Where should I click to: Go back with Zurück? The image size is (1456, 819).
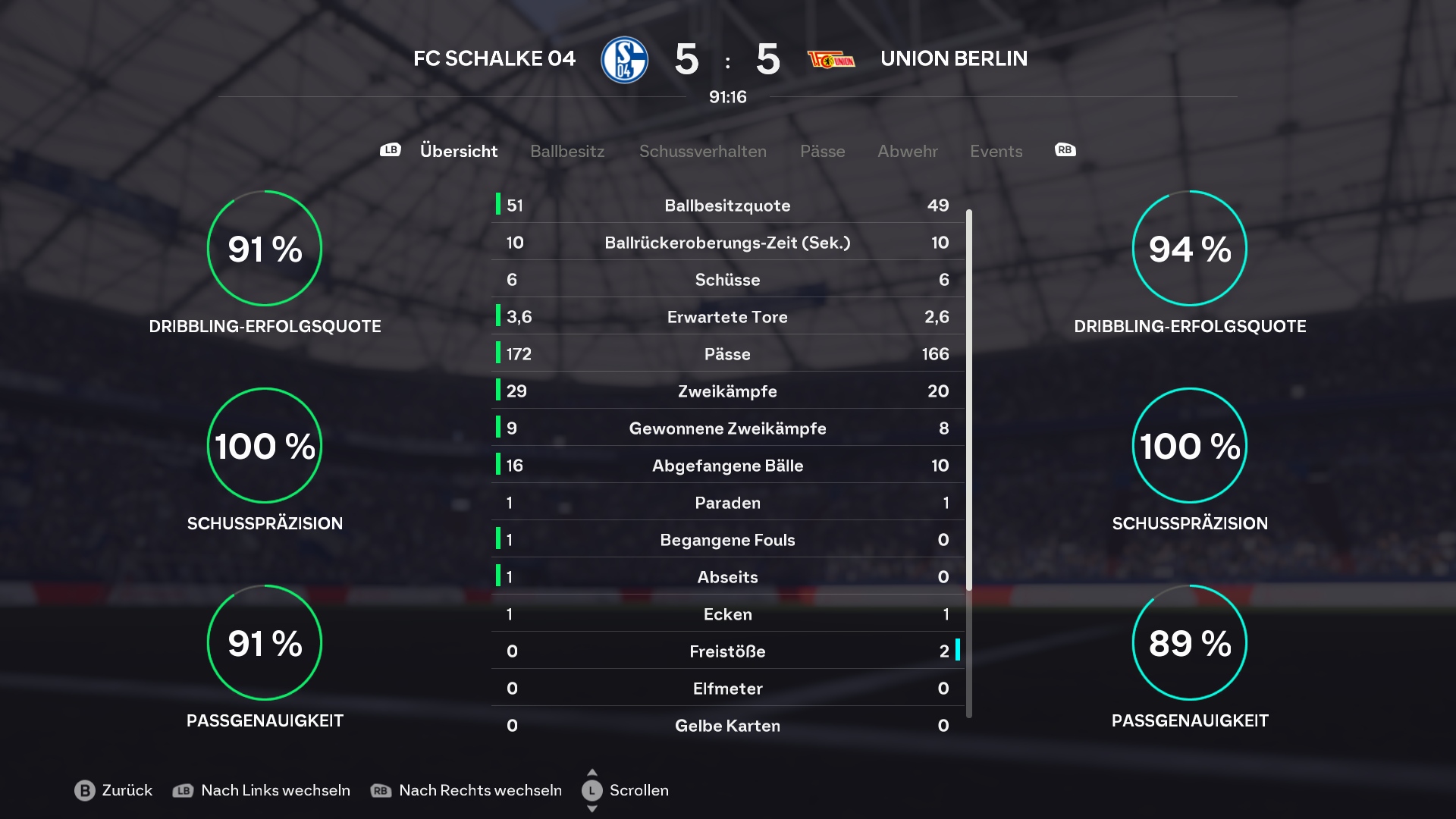[x=114, y=790]
